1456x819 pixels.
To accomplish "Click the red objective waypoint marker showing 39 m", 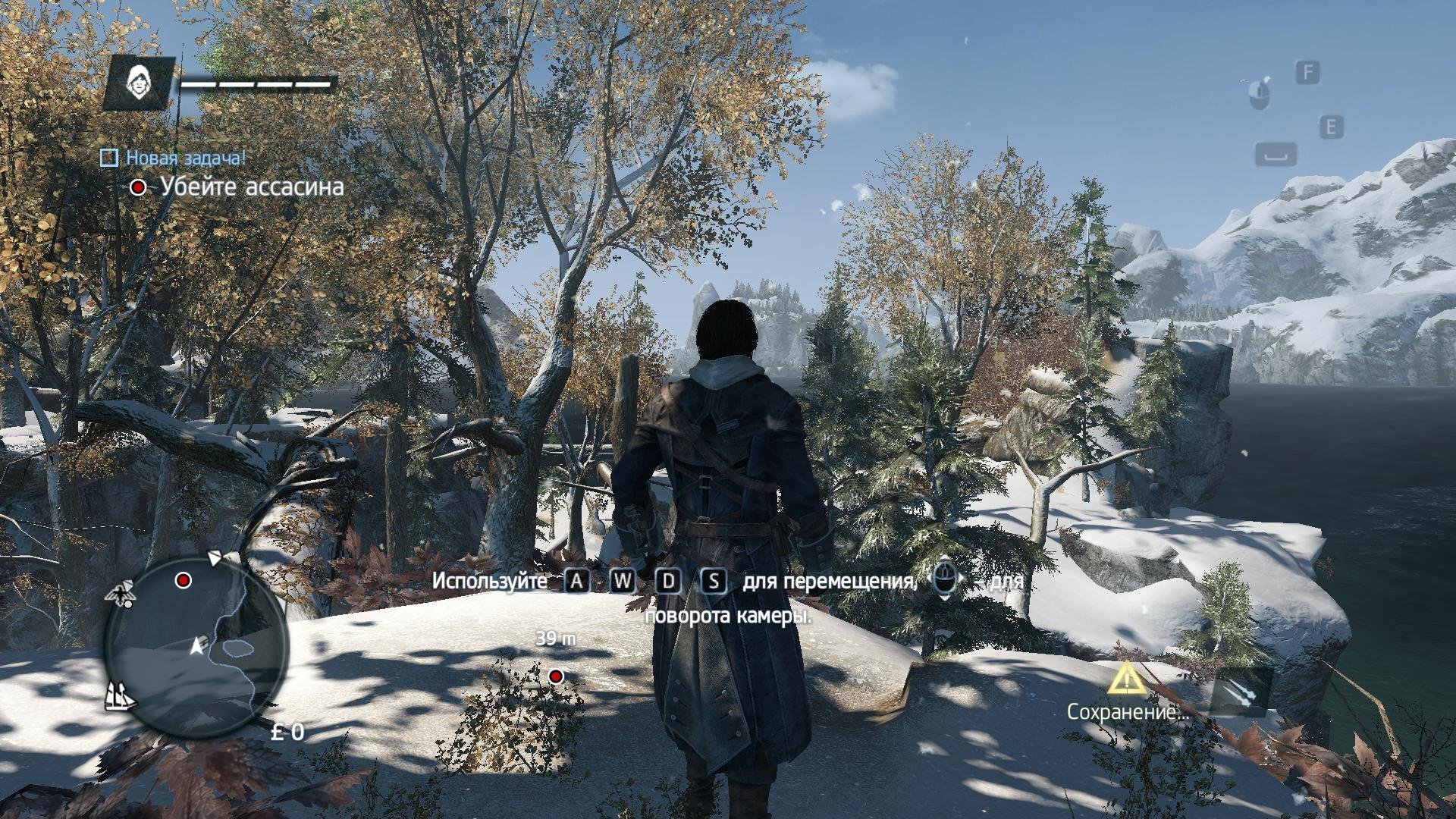I will [x=556, y=676].
